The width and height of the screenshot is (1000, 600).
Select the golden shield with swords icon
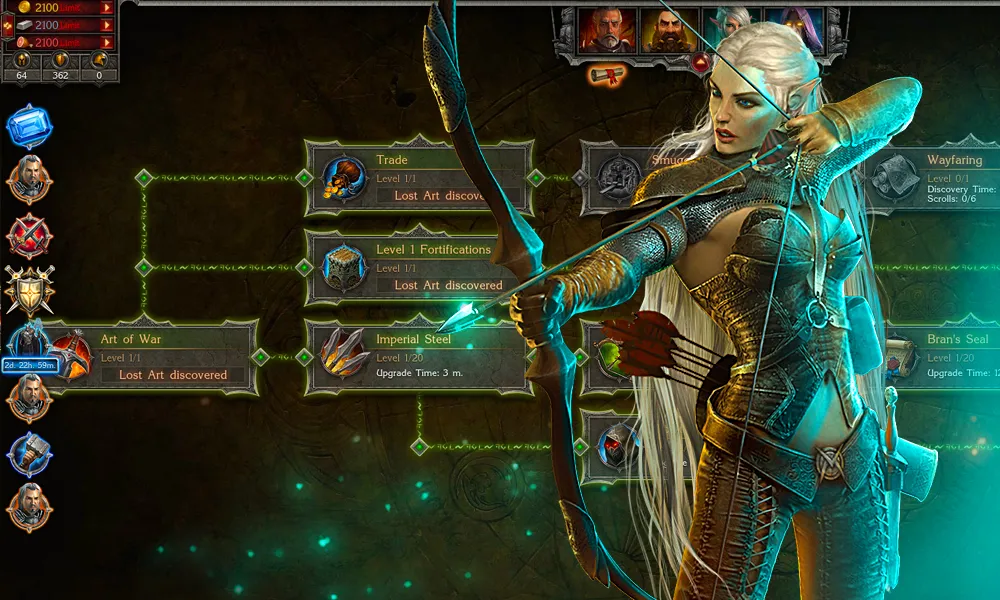click(x=28, y=290)
